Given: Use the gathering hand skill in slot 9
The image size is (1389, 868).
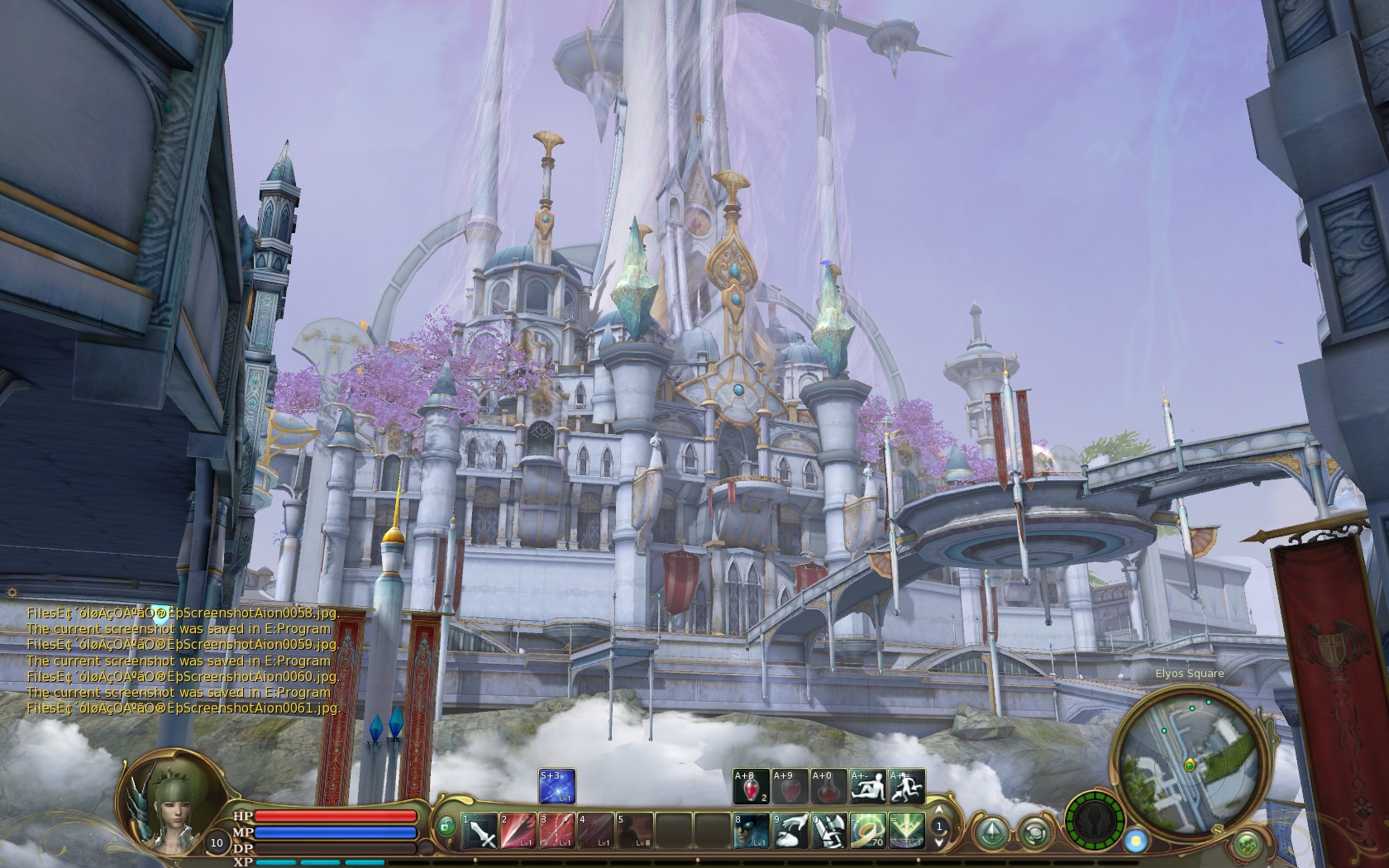Looking at the screenshot, I should click(x=790, y=831).
